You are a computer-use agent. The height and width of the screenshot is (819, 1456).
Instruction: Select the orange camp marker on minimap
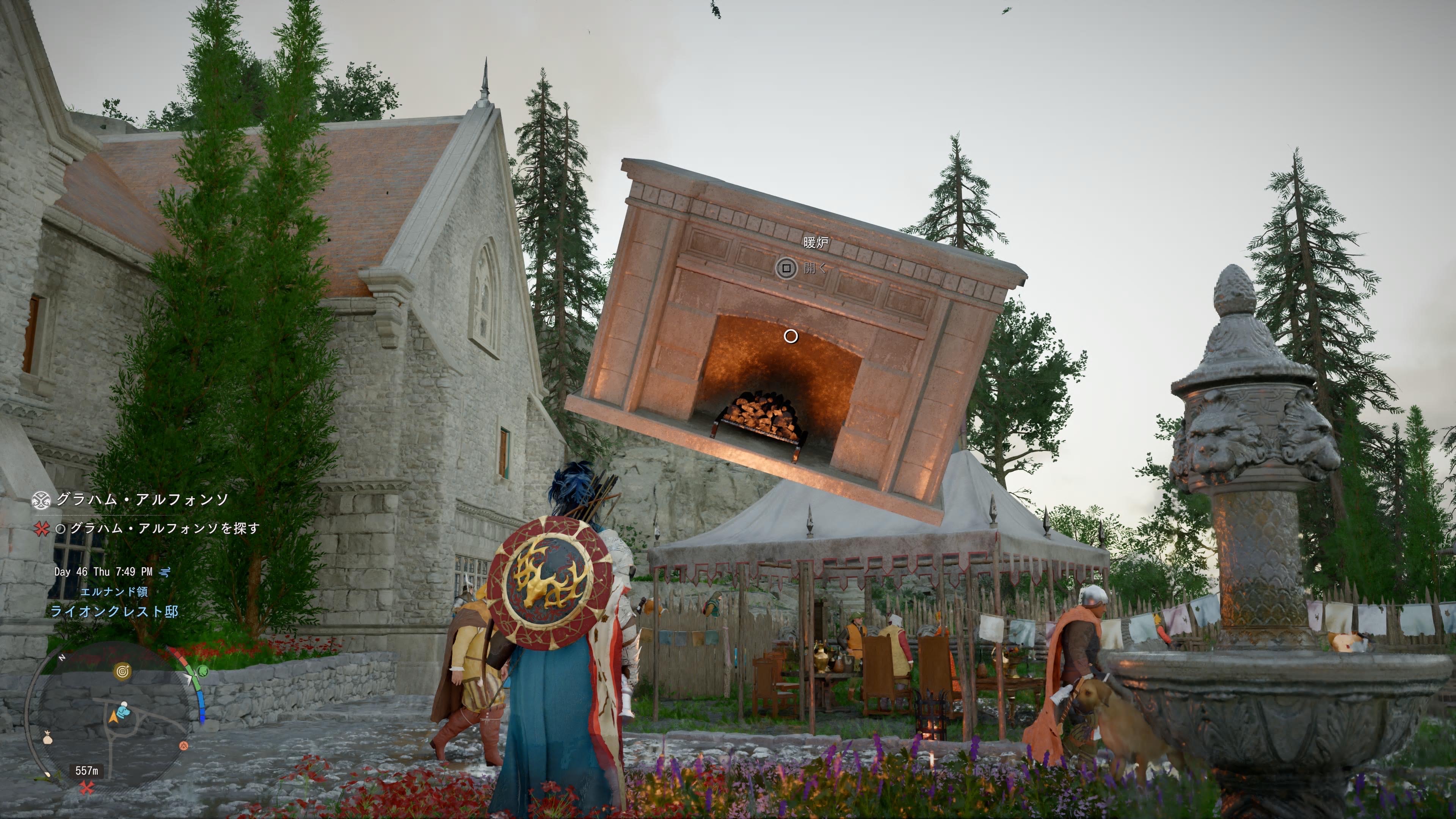point(183,746)
